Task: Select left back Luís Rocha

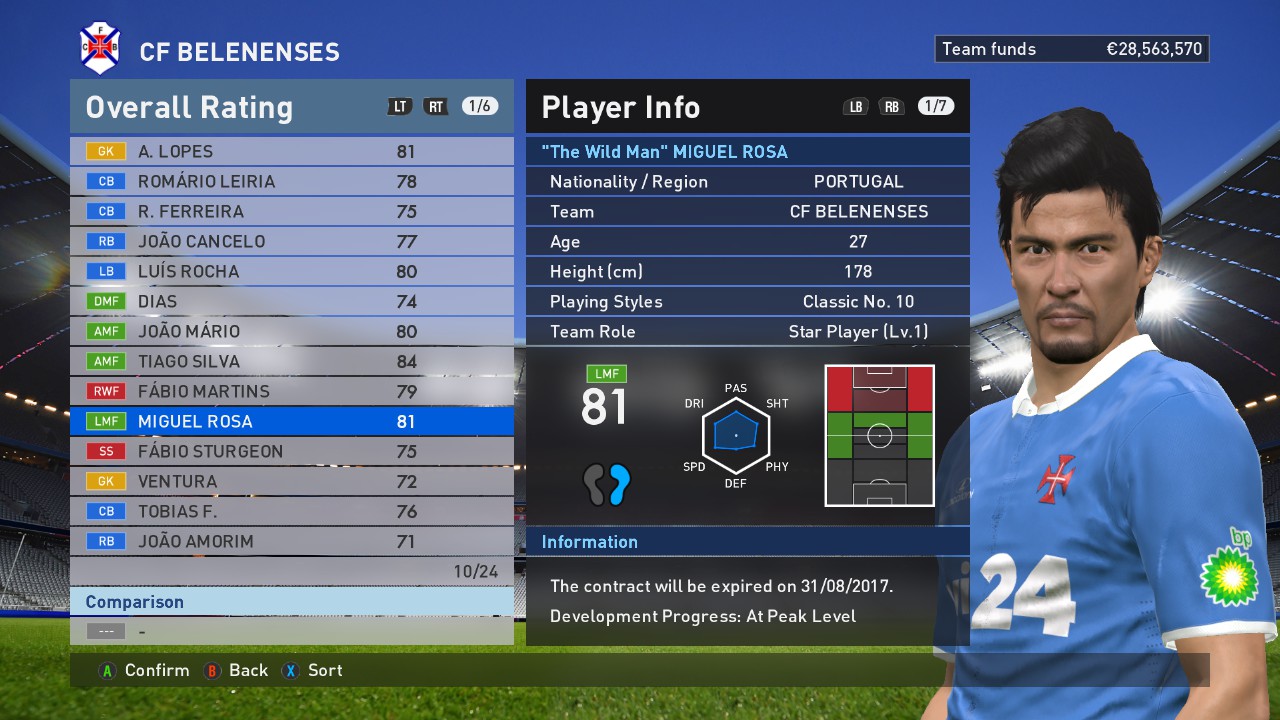Action: (x=290, y=272)
